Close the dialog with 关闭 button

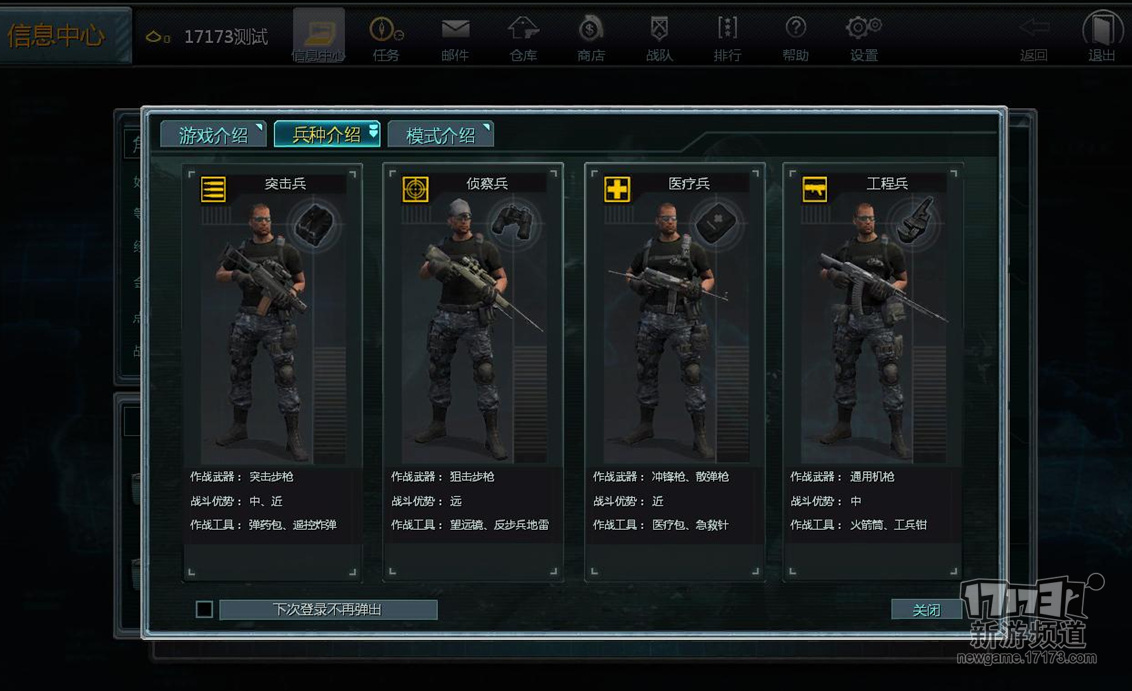[x=926, y=609]
